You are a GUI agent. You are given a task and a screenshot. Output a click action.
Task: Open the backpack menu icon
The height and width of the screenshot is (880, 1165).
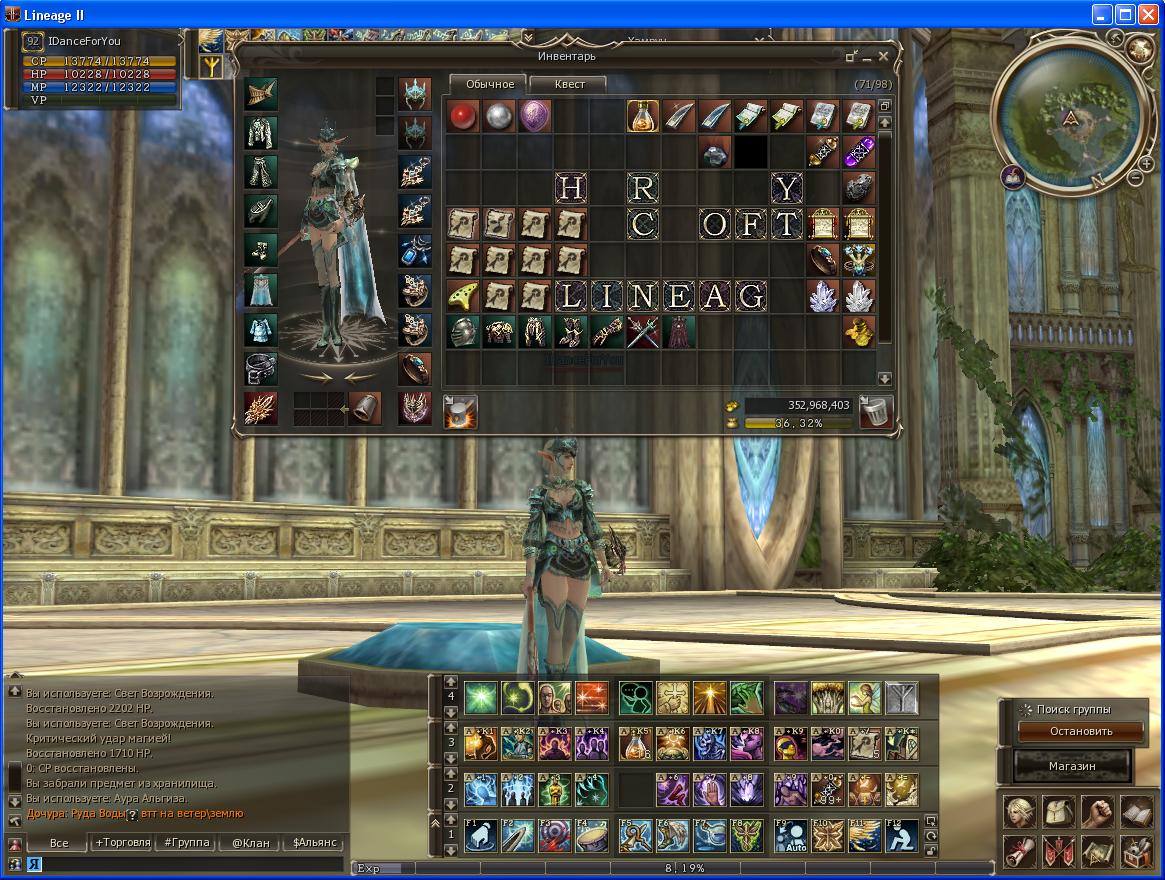[1058, 812]
